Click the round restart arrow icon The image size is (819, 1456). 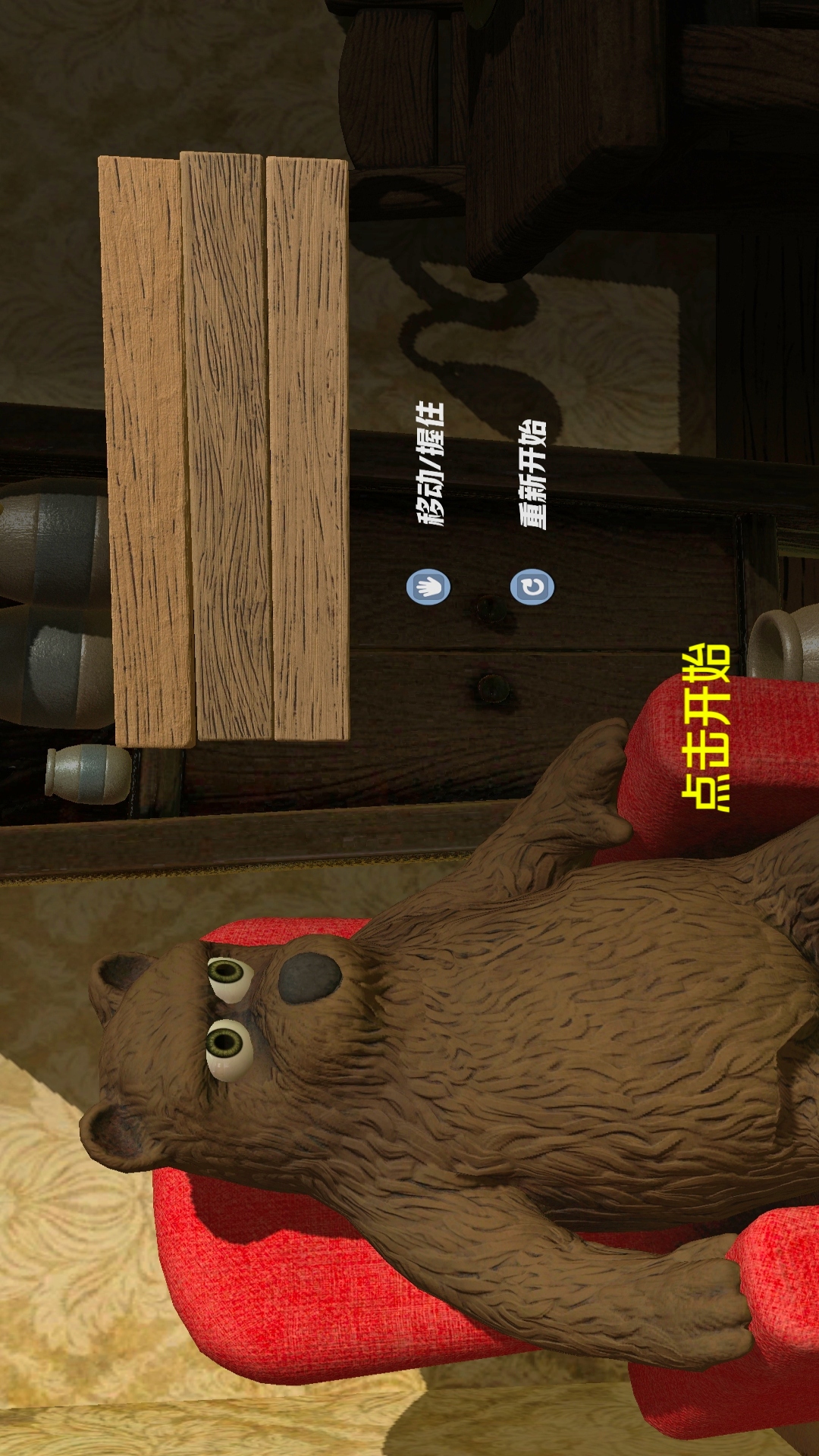[532, 587]
